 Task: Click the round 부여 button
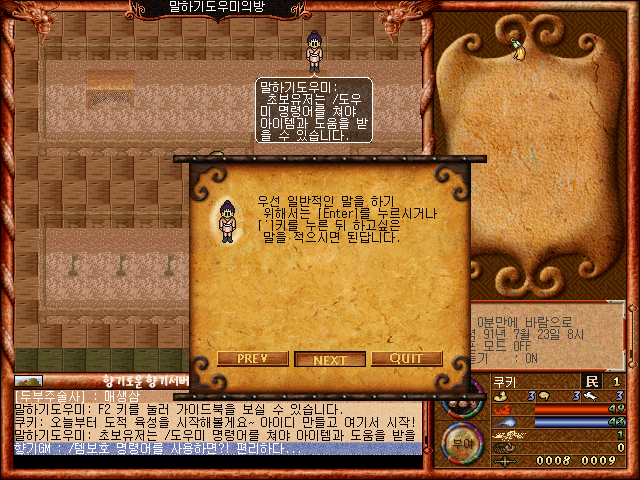460,440
